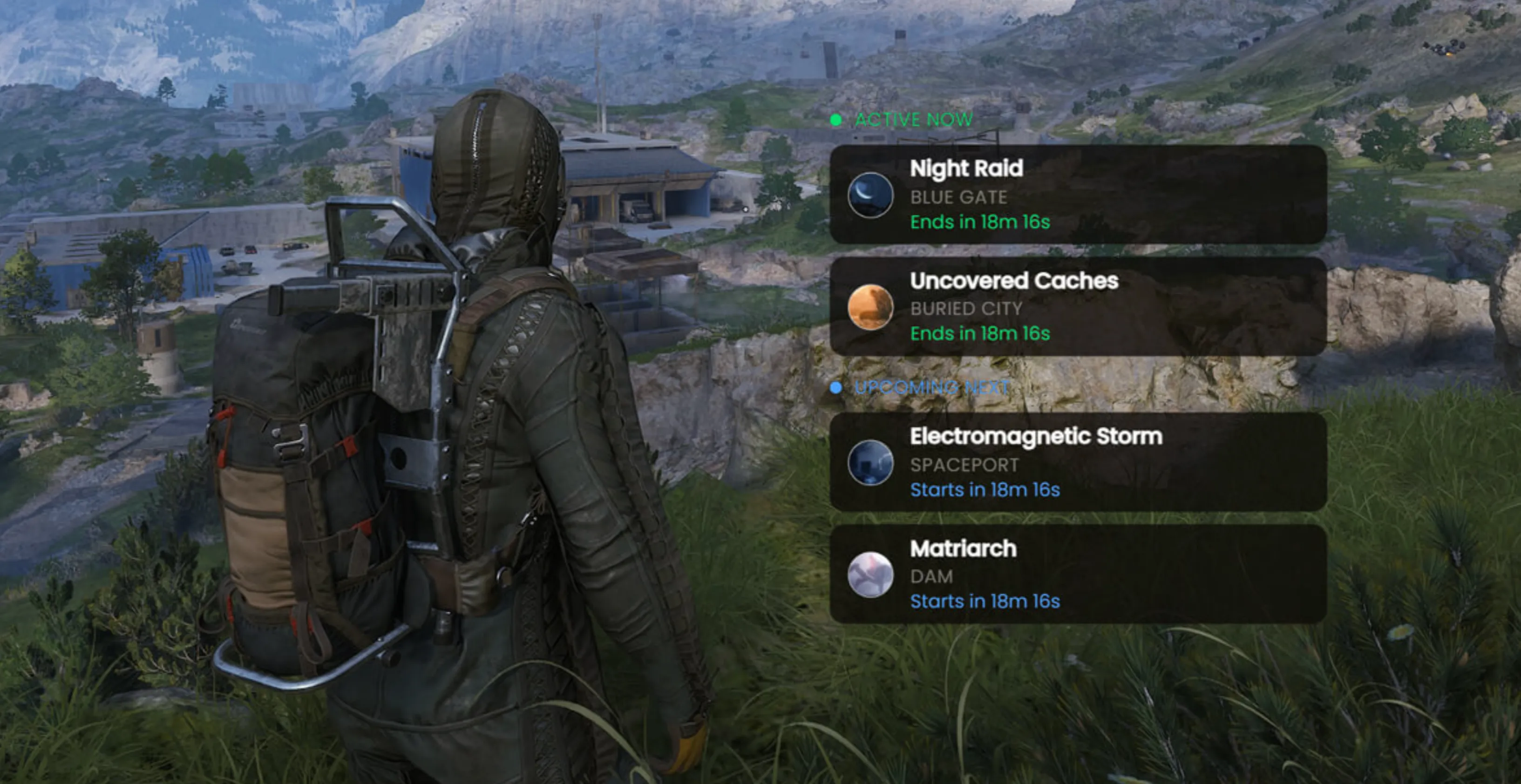1521x784 pixels.
Task: Click the white Matriarch round icon
Action: 870,574
